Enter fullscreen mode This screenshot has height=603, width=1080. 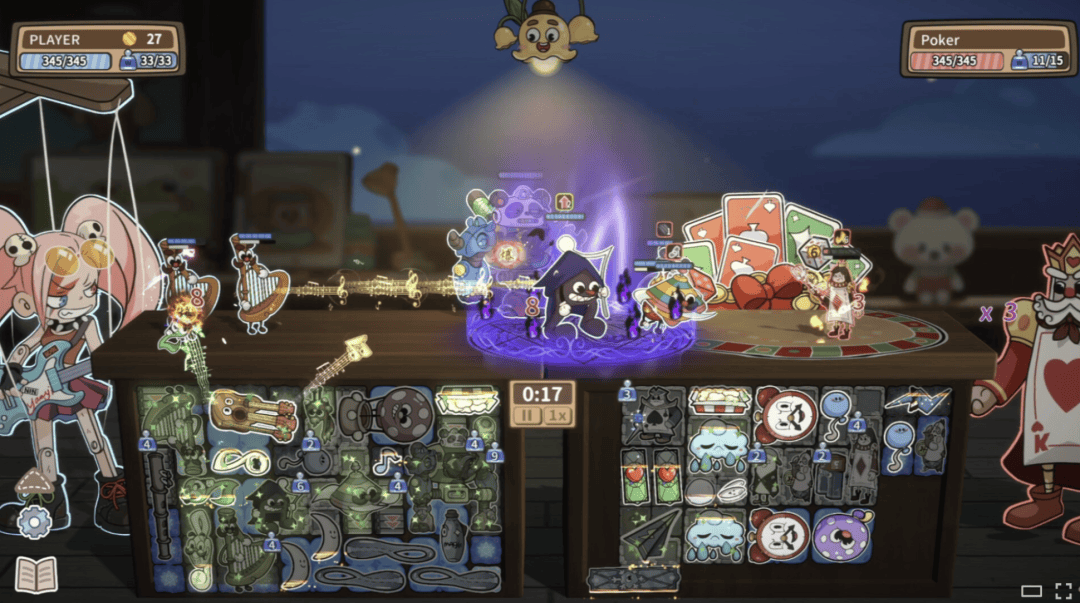tap(1061, 591)
